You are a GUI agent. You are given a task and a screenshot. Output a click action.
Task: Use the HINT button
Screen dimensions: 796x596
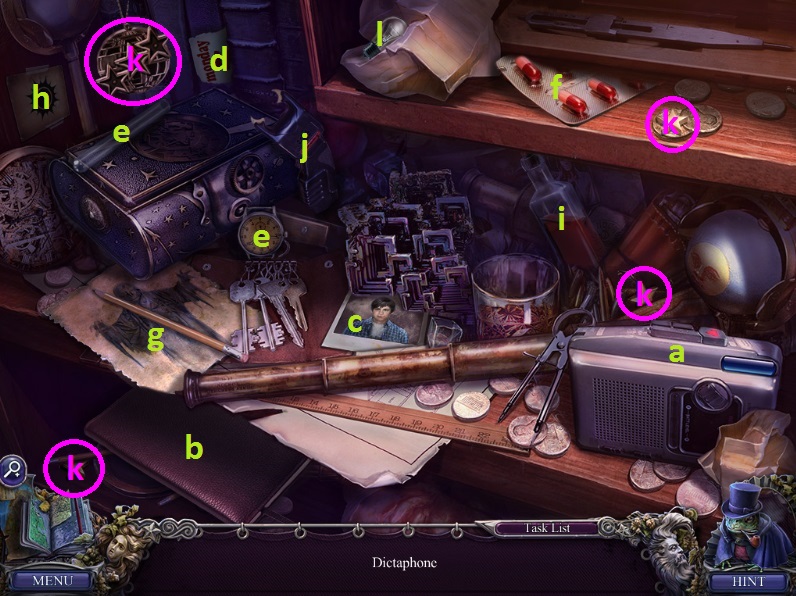pos(747,580)
